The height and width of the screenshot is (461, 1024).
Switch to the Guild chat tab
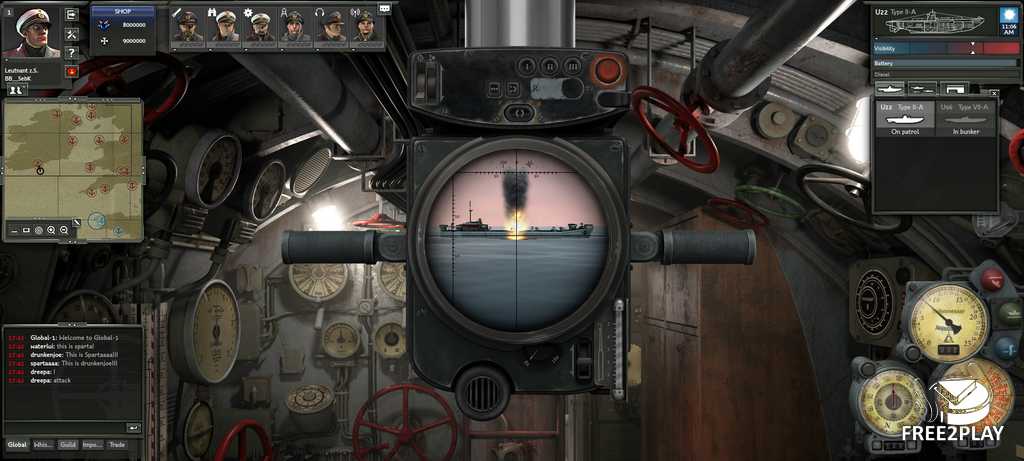click(x=68, y=444)
